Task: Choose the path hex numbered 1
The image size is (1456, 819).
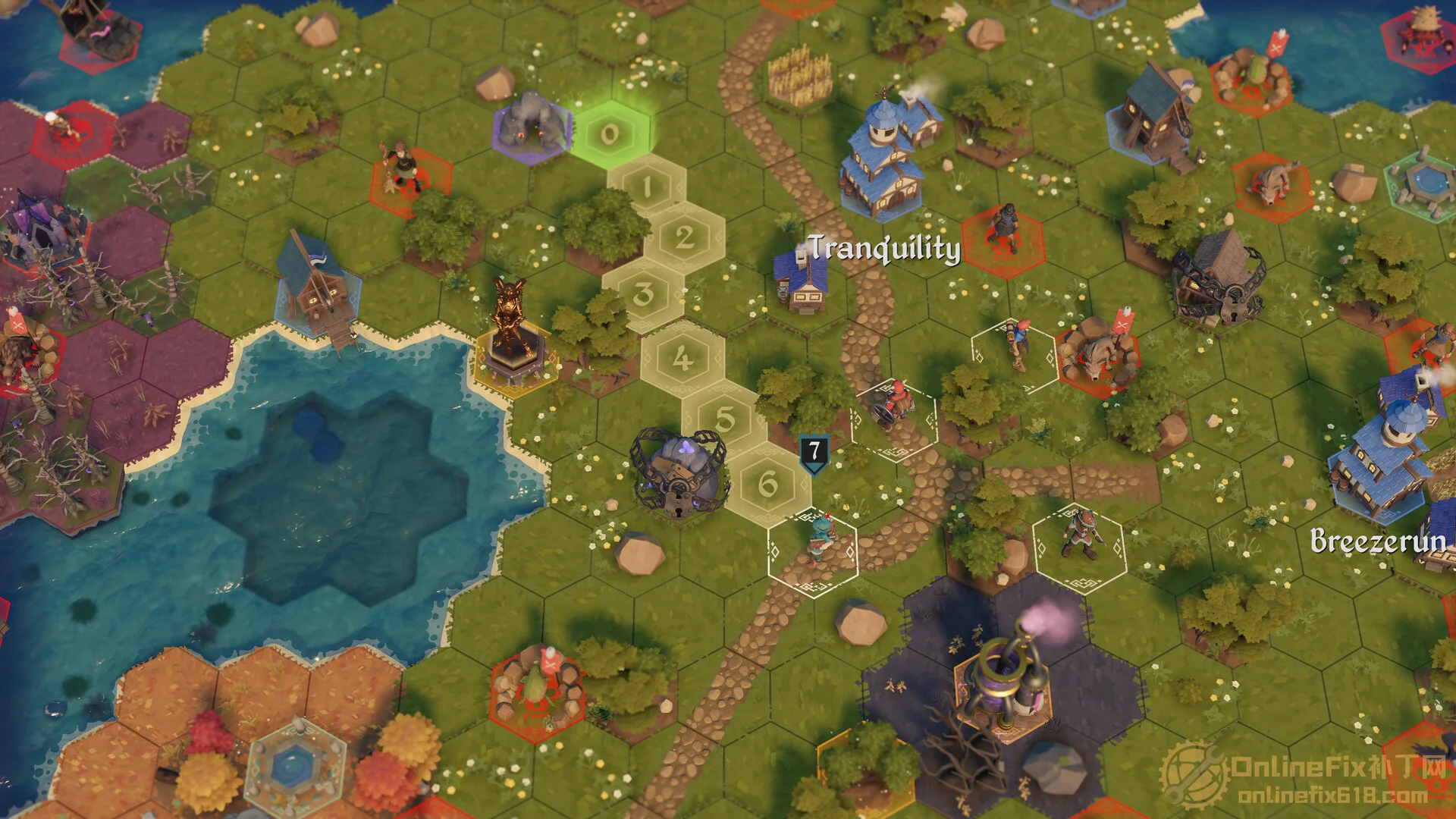Action: tap(647, 187)
